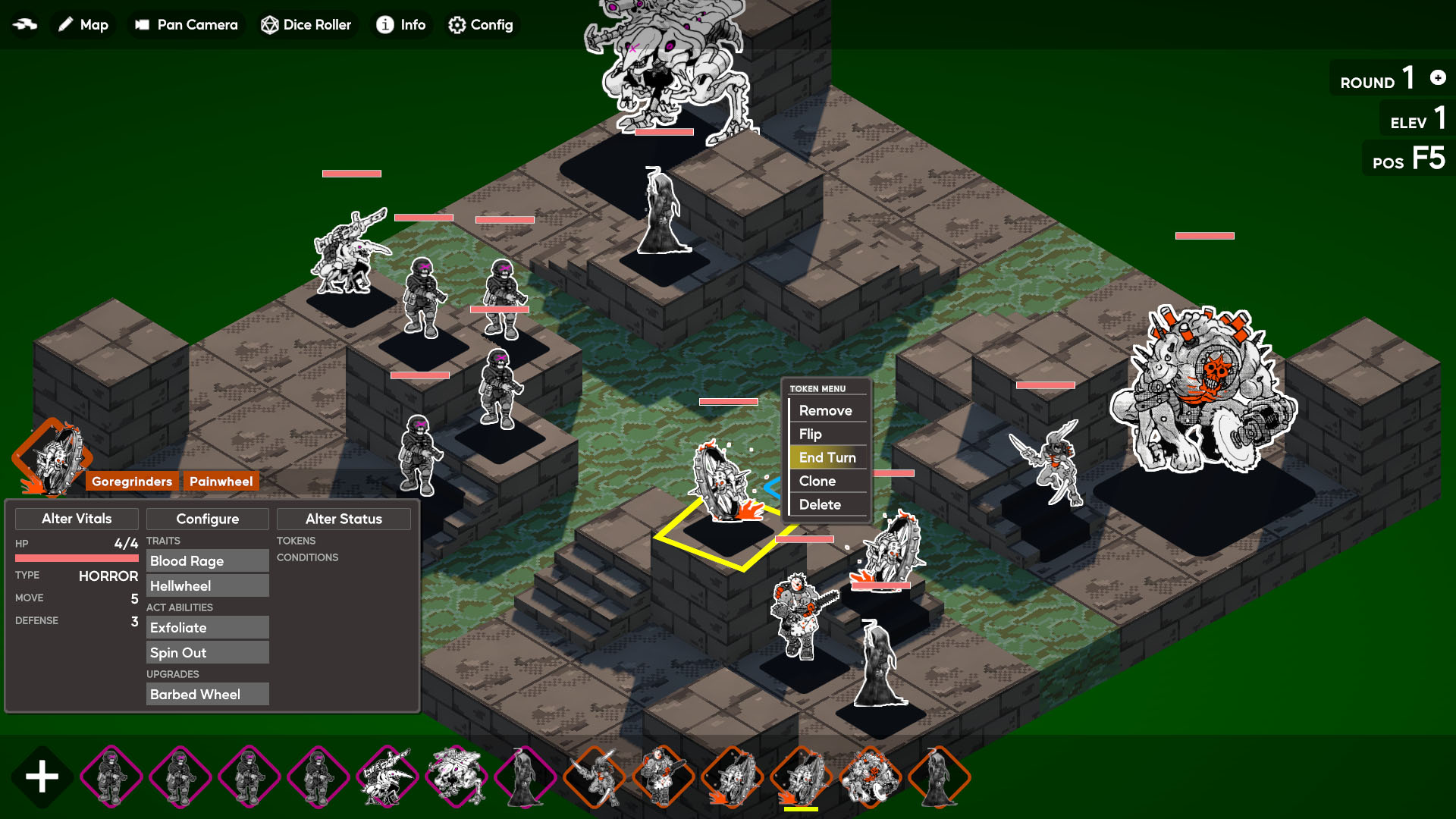Delete the token via token menu
The image size is (1456, 819).
[x=820, y=504]
